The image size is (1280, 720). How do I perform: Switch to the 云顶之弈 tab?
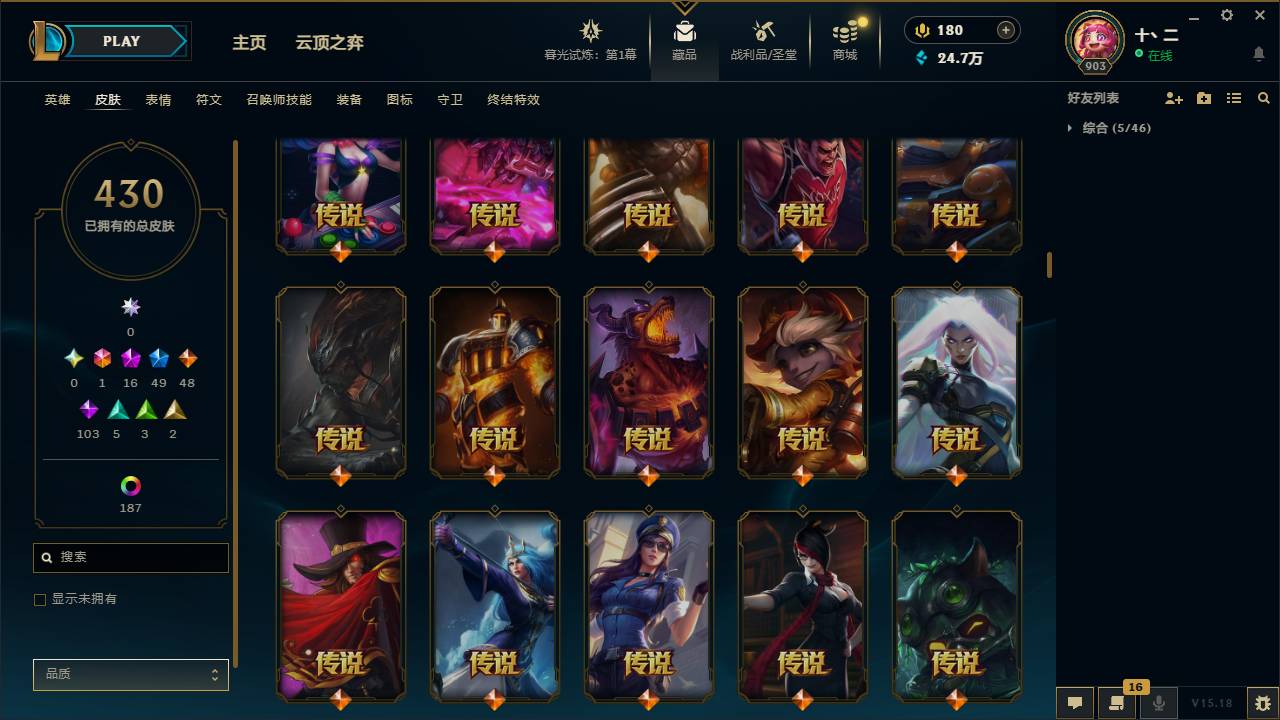point(327,43)
